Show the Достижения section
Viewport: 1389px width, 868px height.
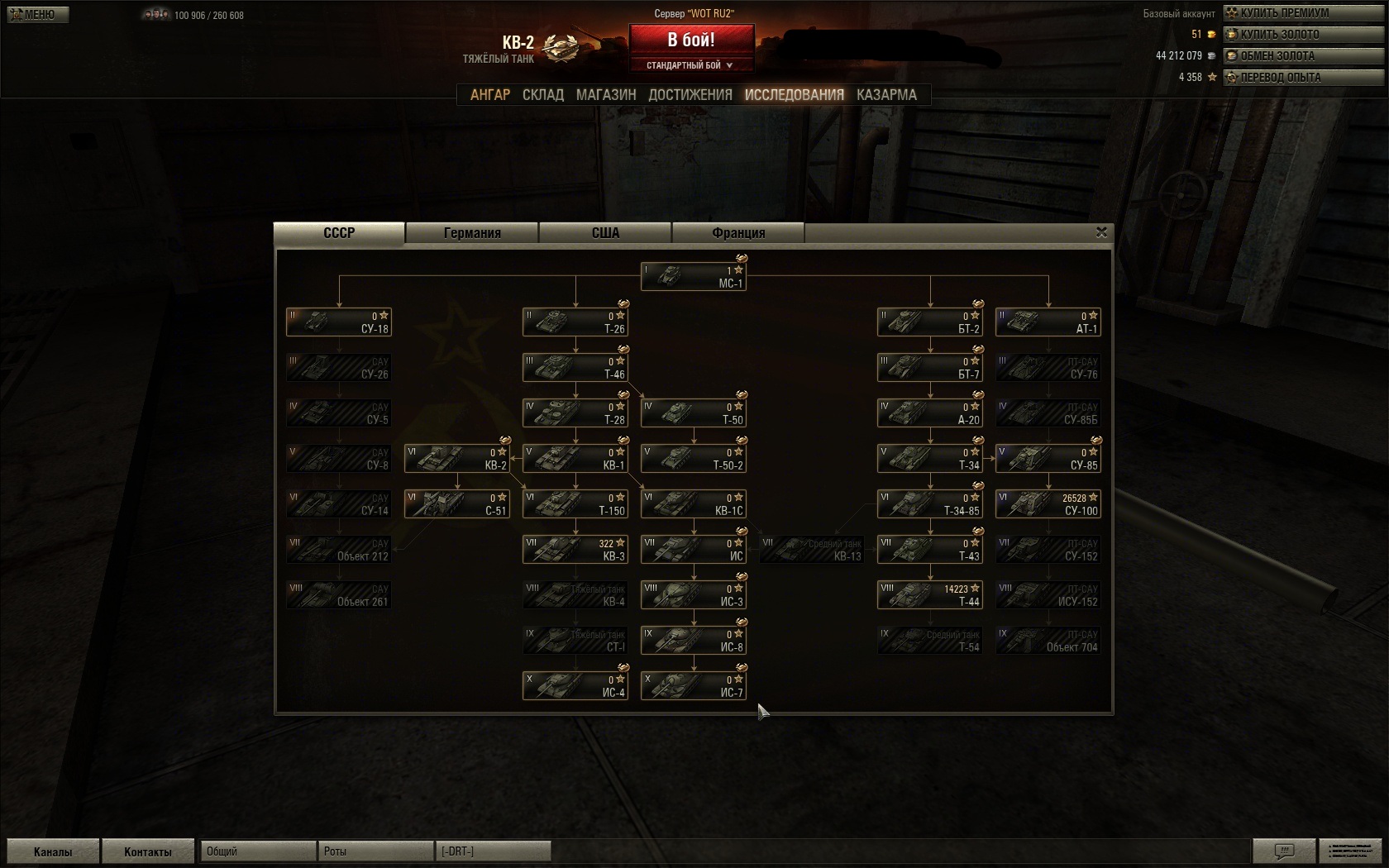click(x=690, y=95)
